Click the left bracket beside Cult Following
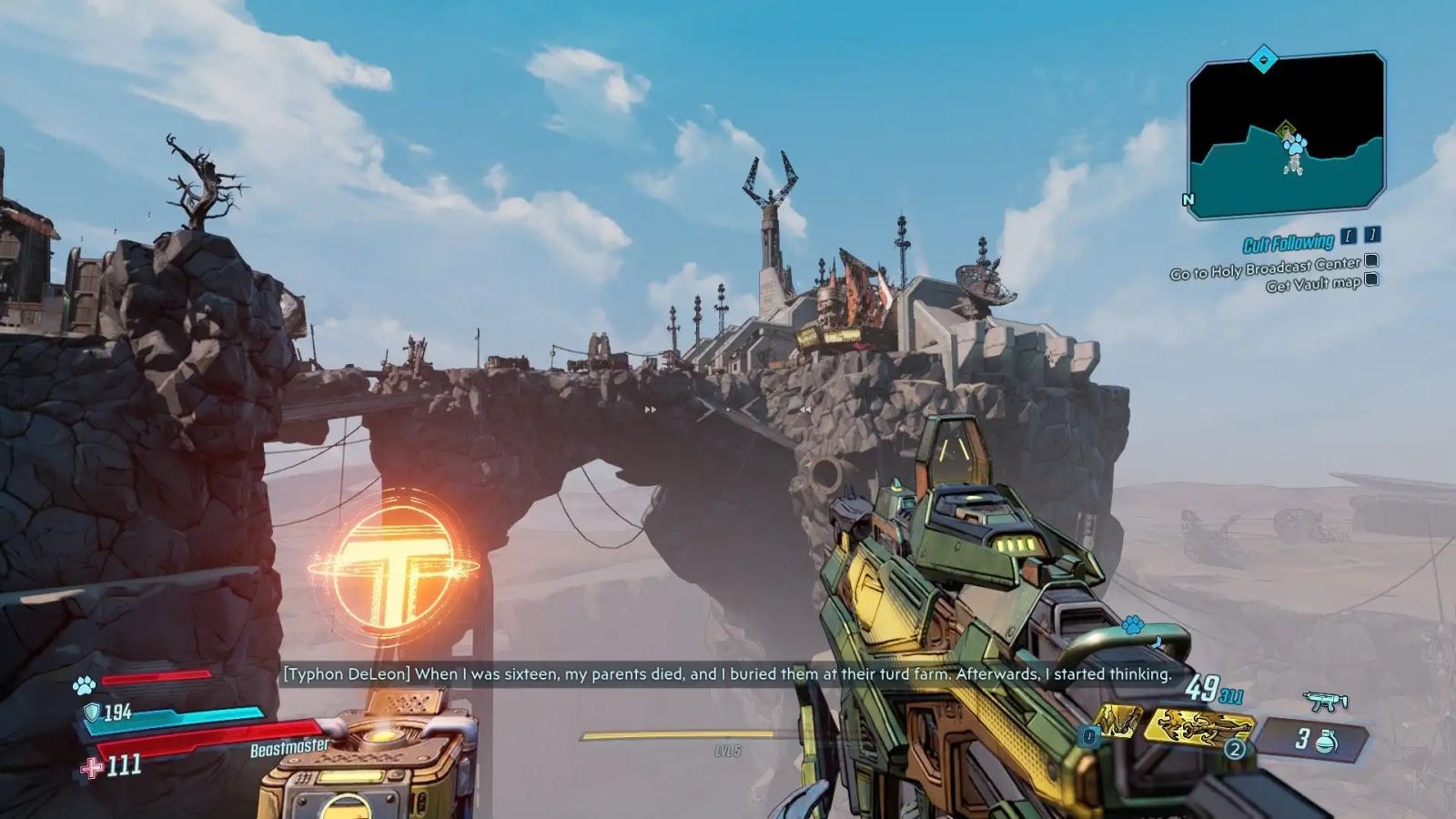The width and height of the screenshot is (1456, 819). (1348, 238)
